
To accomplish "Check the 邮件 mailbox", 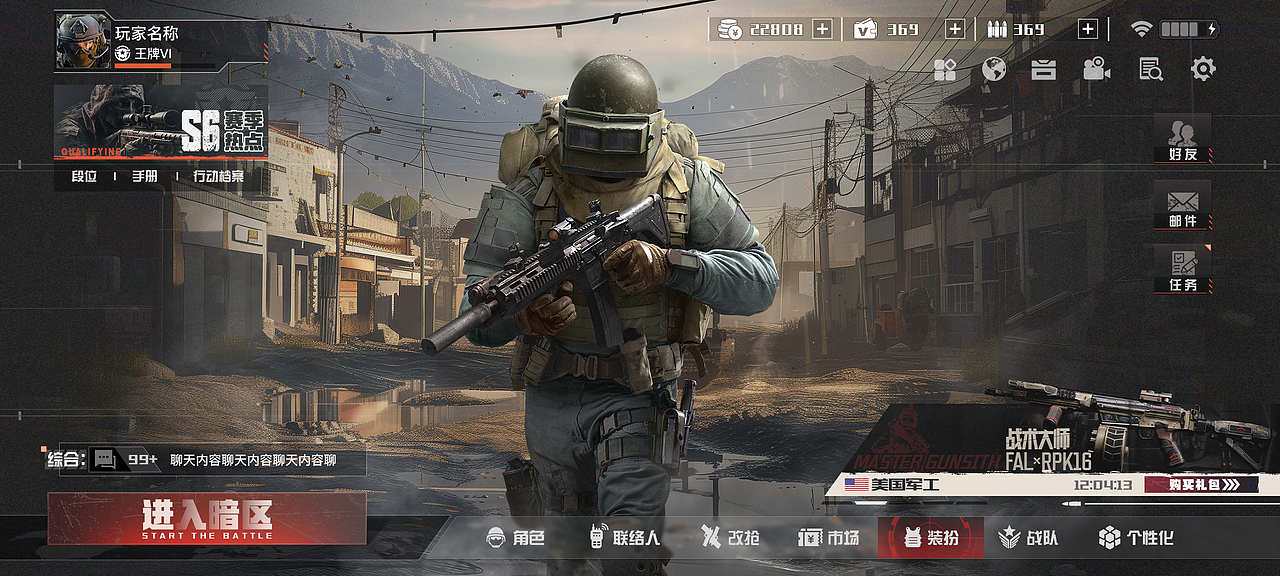I will [x=1182, y=206].
